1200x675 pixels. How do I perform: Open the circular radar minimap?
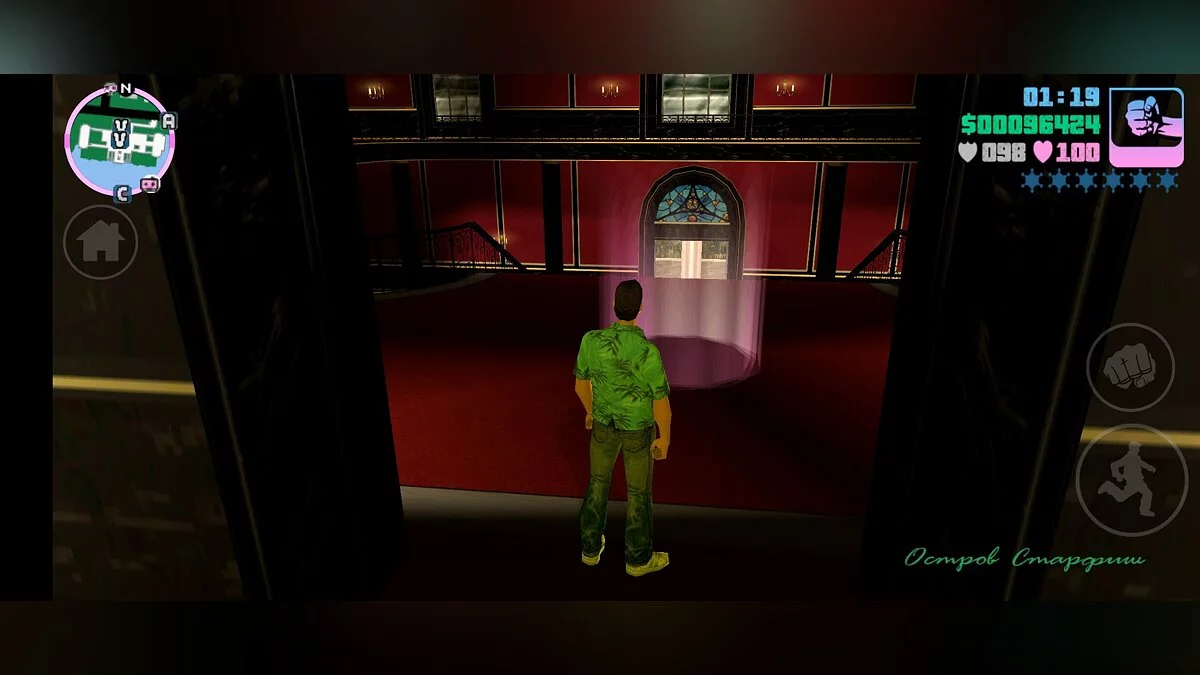pyautogui.click(x=119, y=141)
